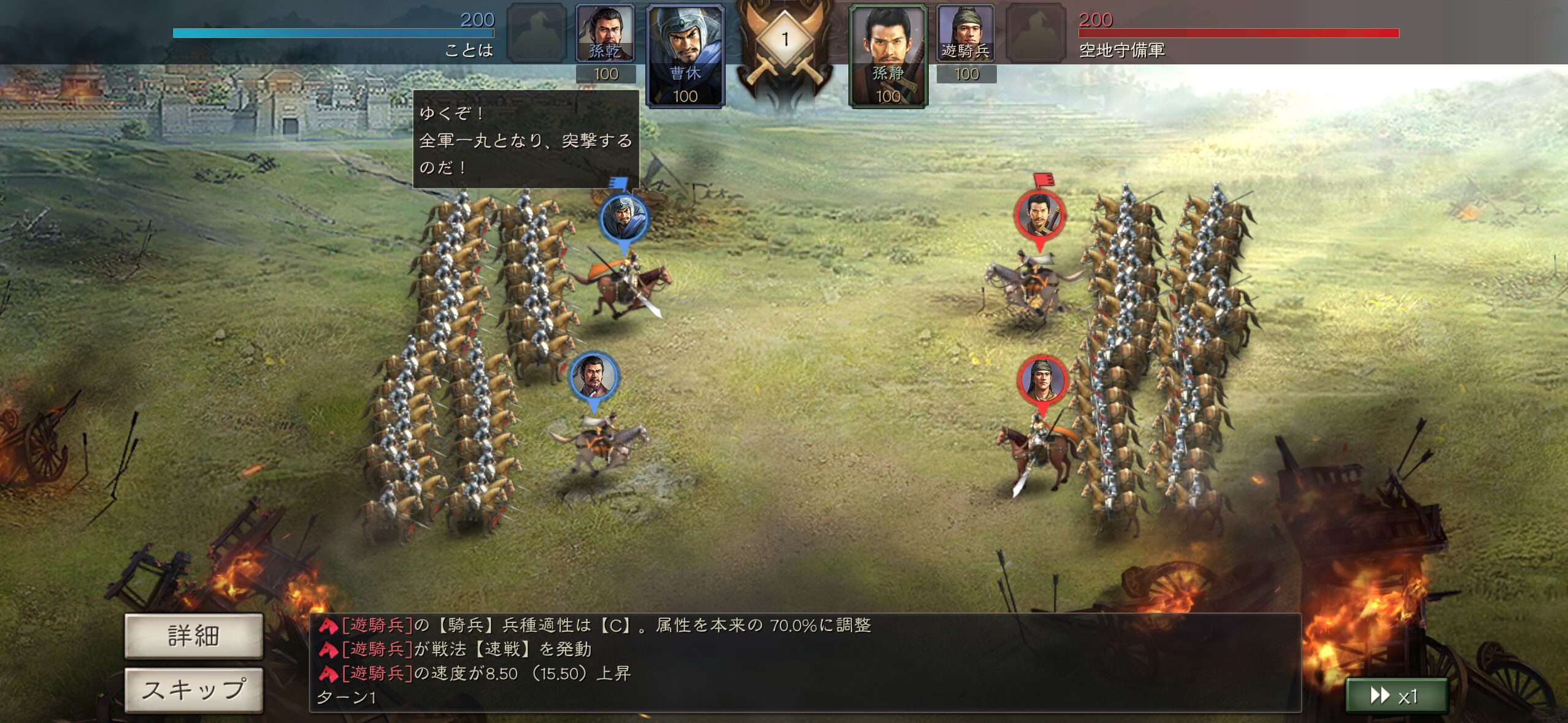This screenshot has width=1568, height=723.
Task: Open the battle log text panel
Action: coord(805,662)
